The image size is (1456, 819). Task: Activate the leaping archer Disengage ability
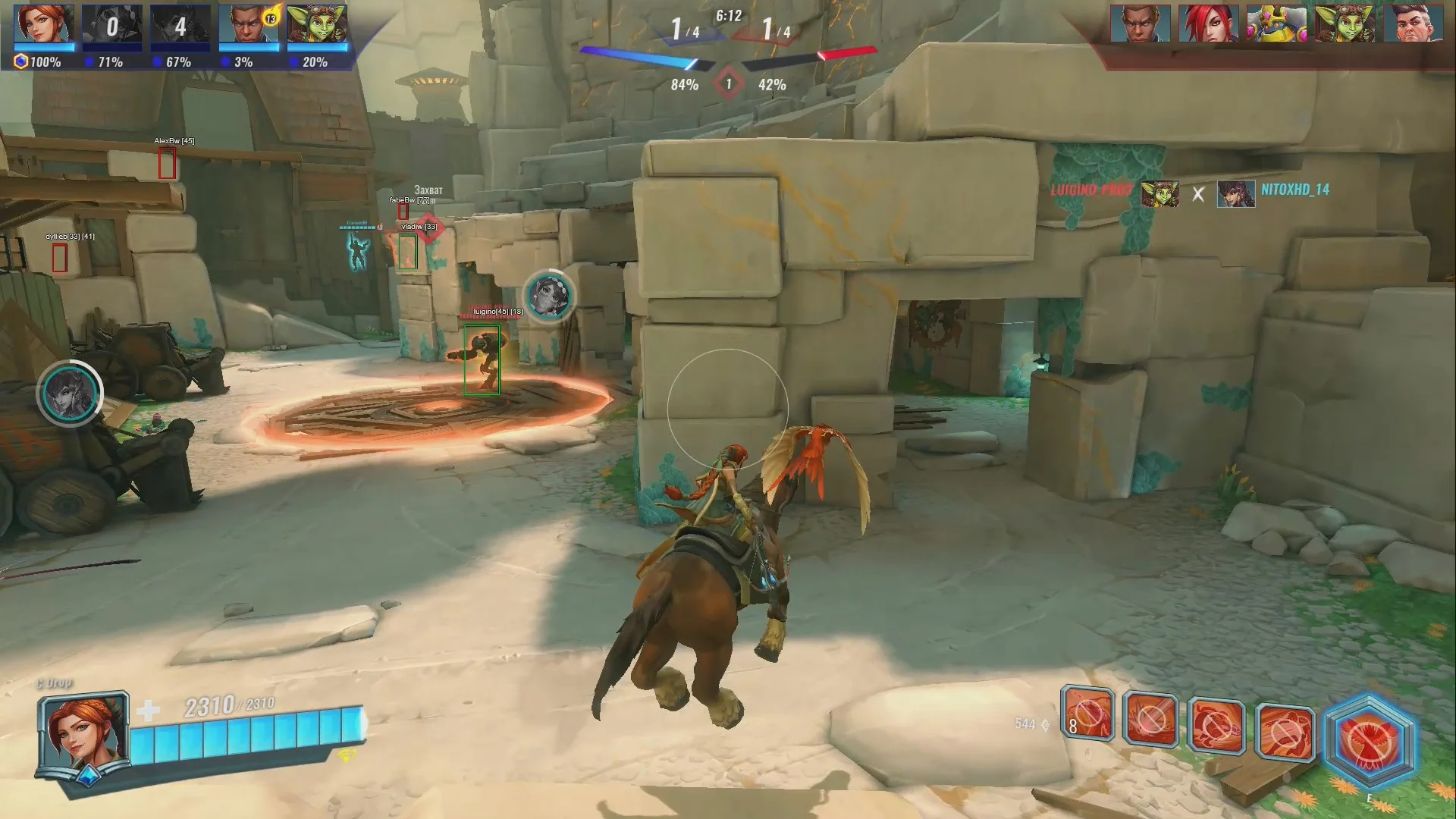point(1285,731)
